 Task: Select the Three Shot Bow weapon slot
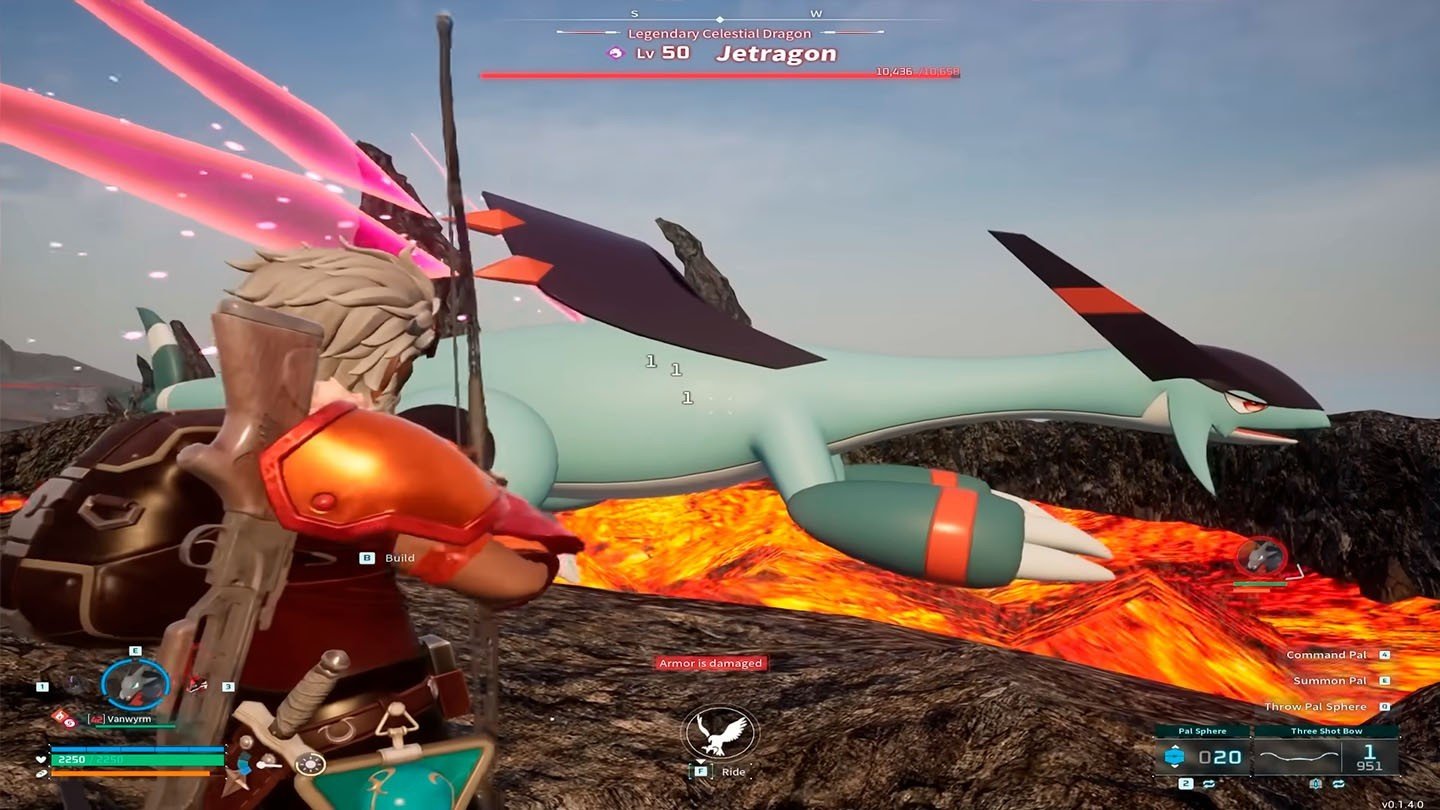tap(1326, 756)
